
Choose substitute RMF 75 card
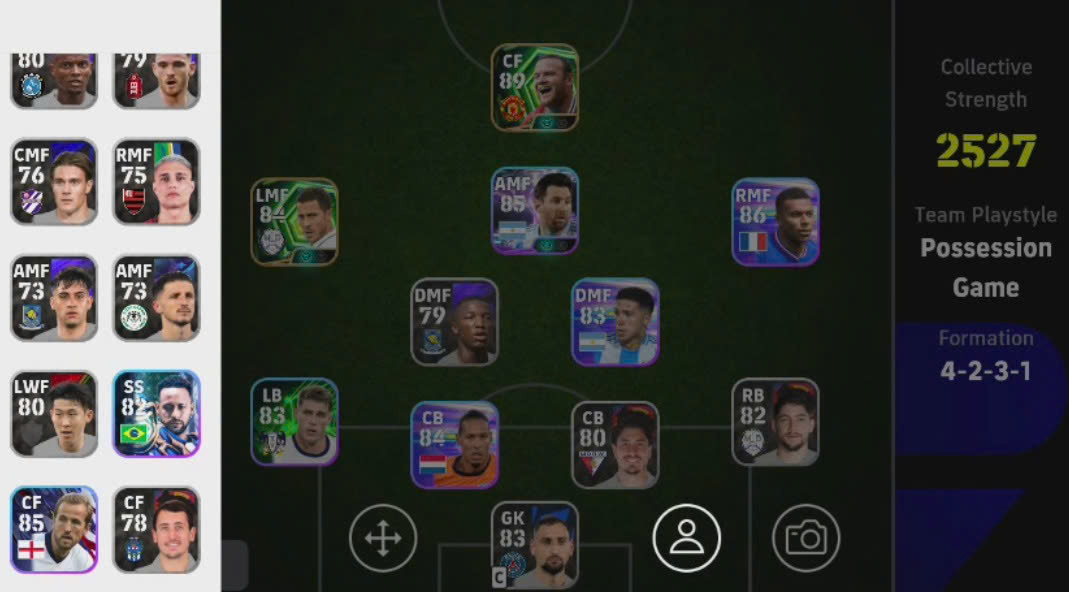[x=156, y=181]
